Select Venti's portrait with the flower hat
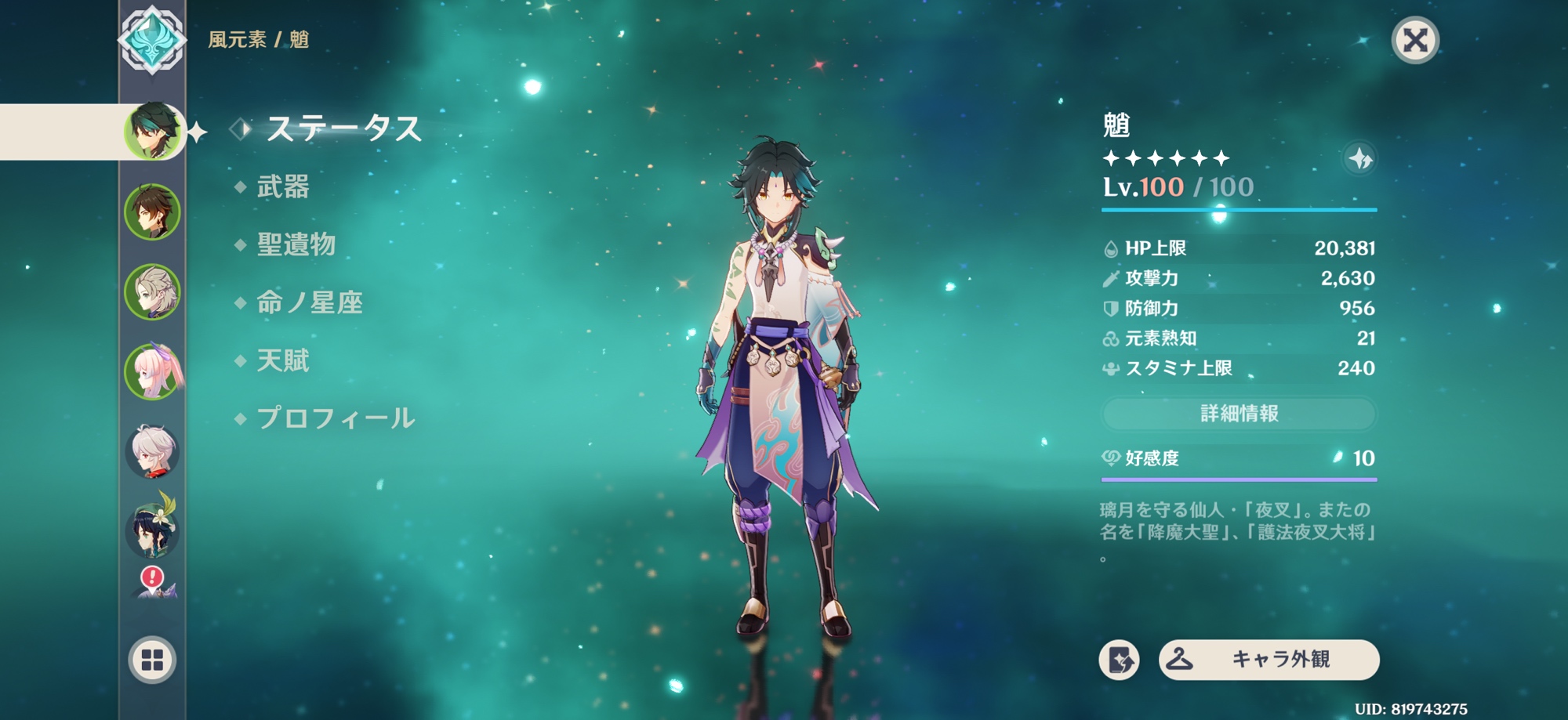Screen dimensions: 1568x720 point(152,528)
